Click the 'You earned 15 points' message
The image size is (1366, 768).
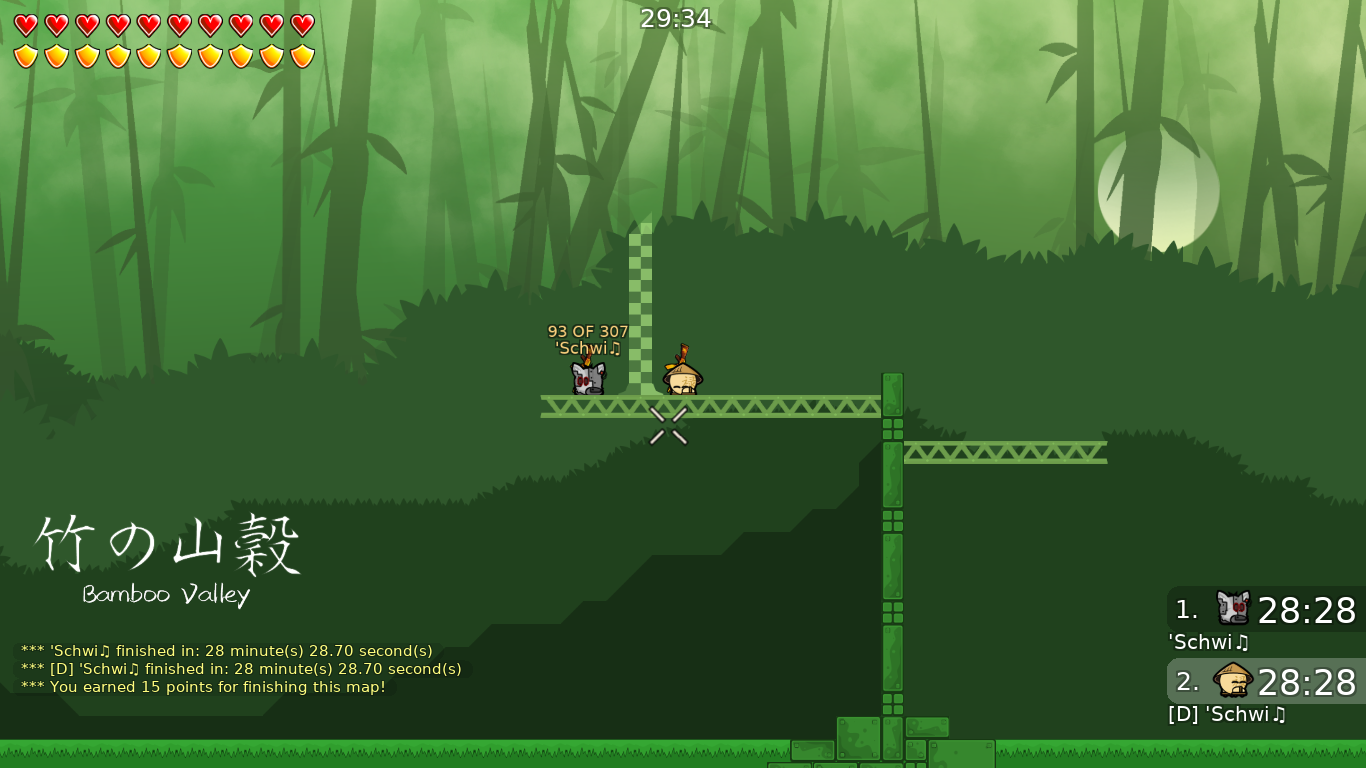coord(203,687)
